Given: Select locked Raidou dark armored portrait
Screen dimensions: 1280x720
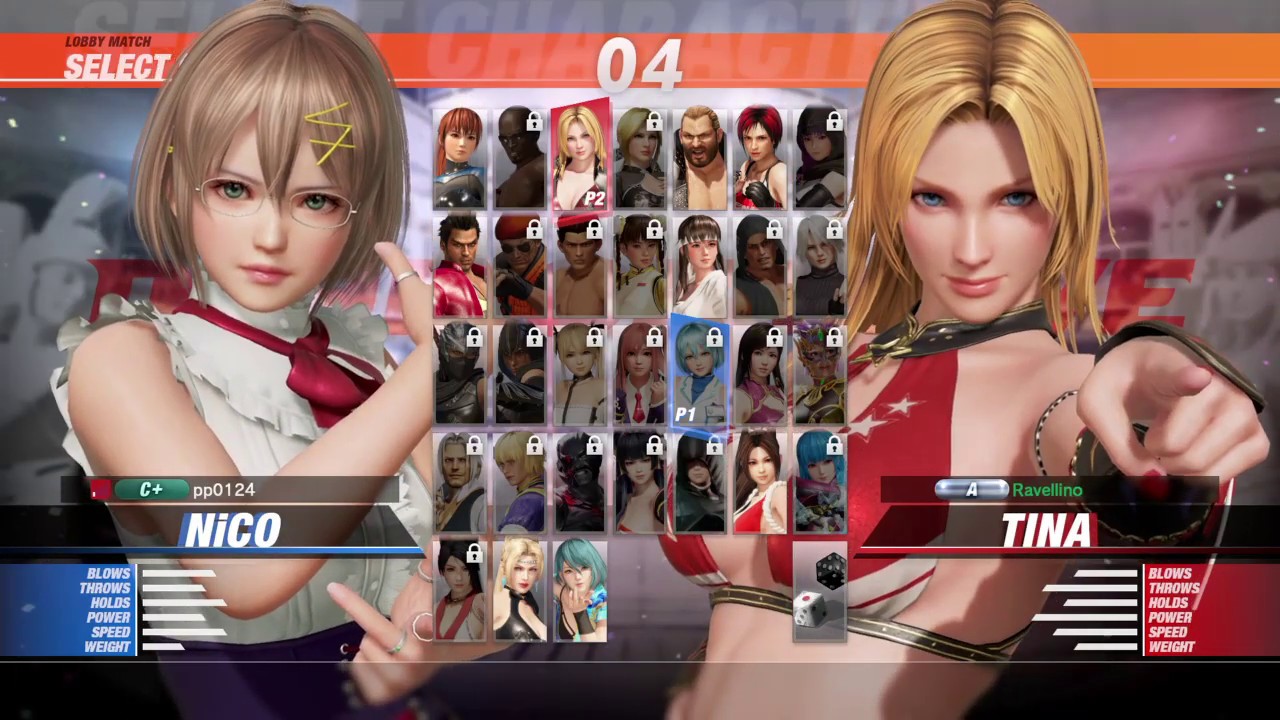Looking at the screenshot, I should (580, 482).
